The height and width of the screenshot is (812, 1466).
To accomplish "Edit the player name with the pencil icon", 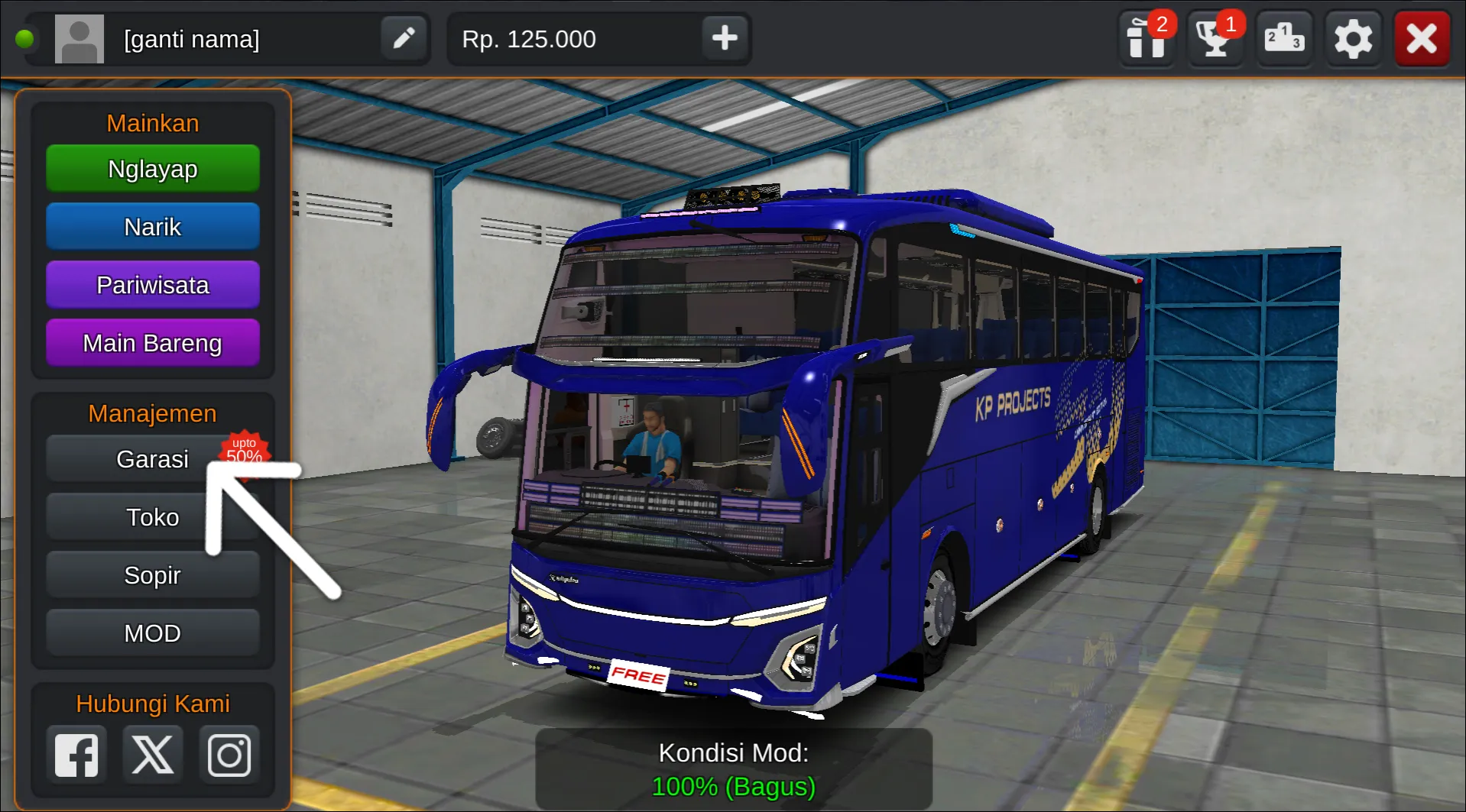I will [404, 37].
